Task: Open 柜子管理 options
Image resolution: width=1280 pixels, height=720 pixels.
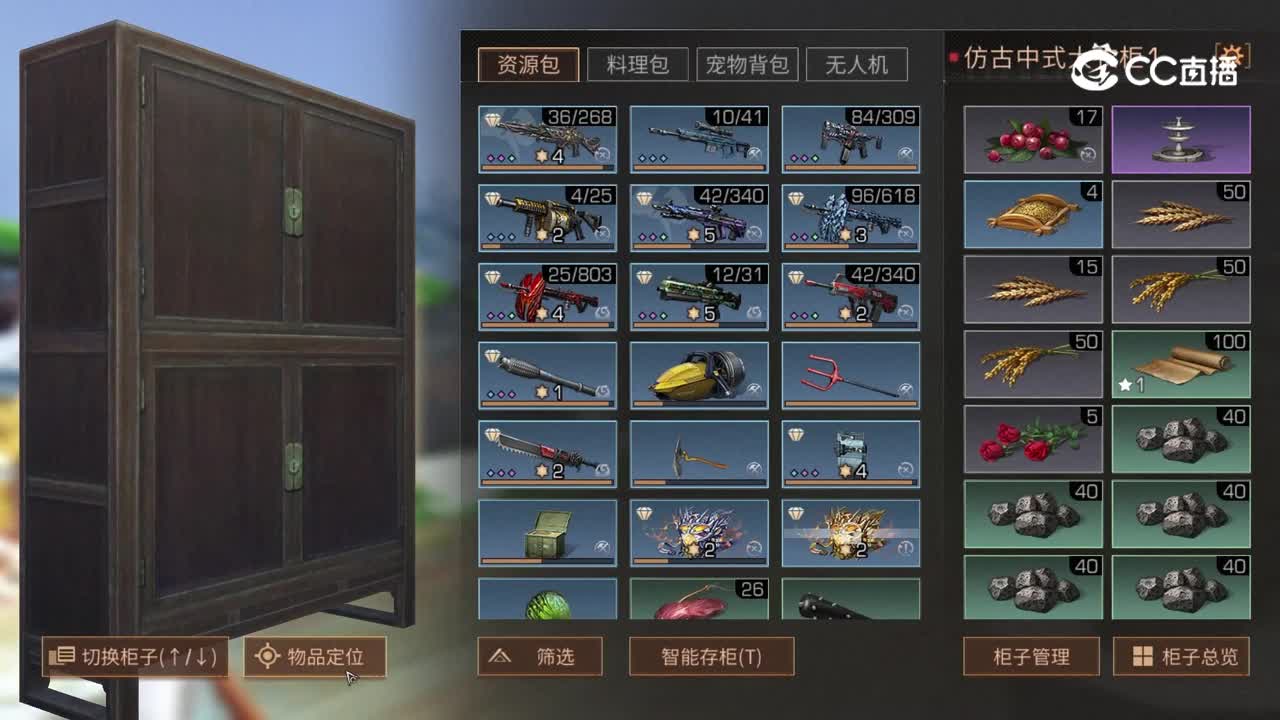Action: pos(1030,657)
